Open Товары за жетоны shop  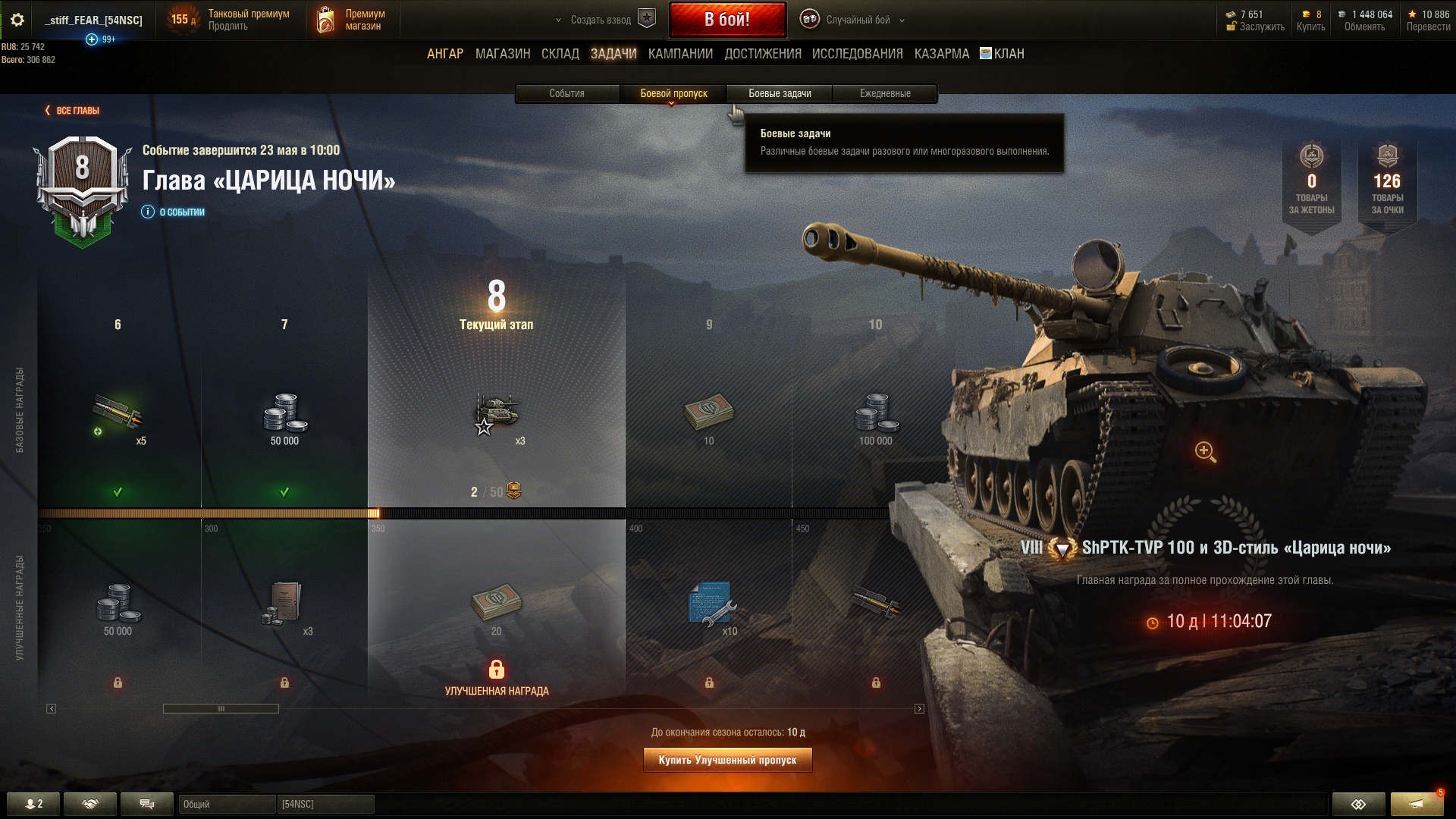pos(1311,182)
